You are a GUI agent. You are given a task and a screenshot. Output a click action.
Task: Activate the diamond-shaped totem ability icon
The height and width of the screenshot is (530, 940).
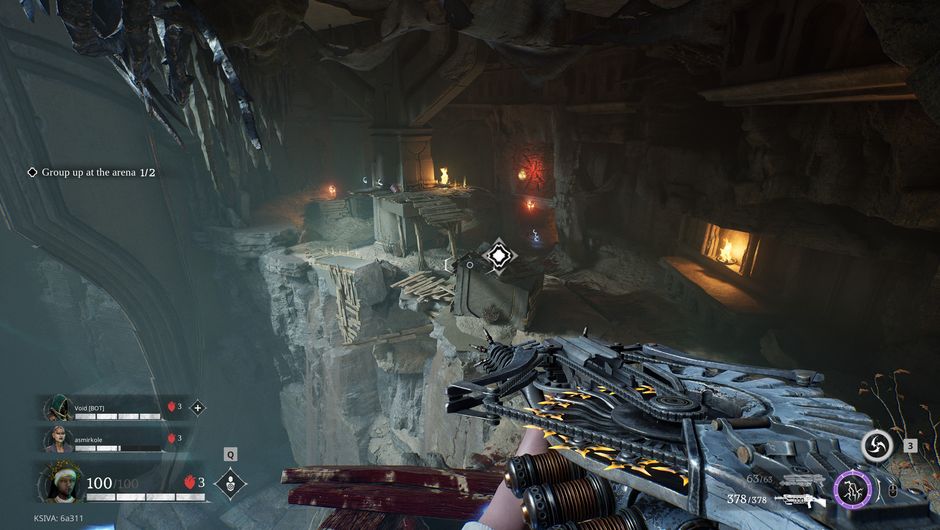pos(230,483)
